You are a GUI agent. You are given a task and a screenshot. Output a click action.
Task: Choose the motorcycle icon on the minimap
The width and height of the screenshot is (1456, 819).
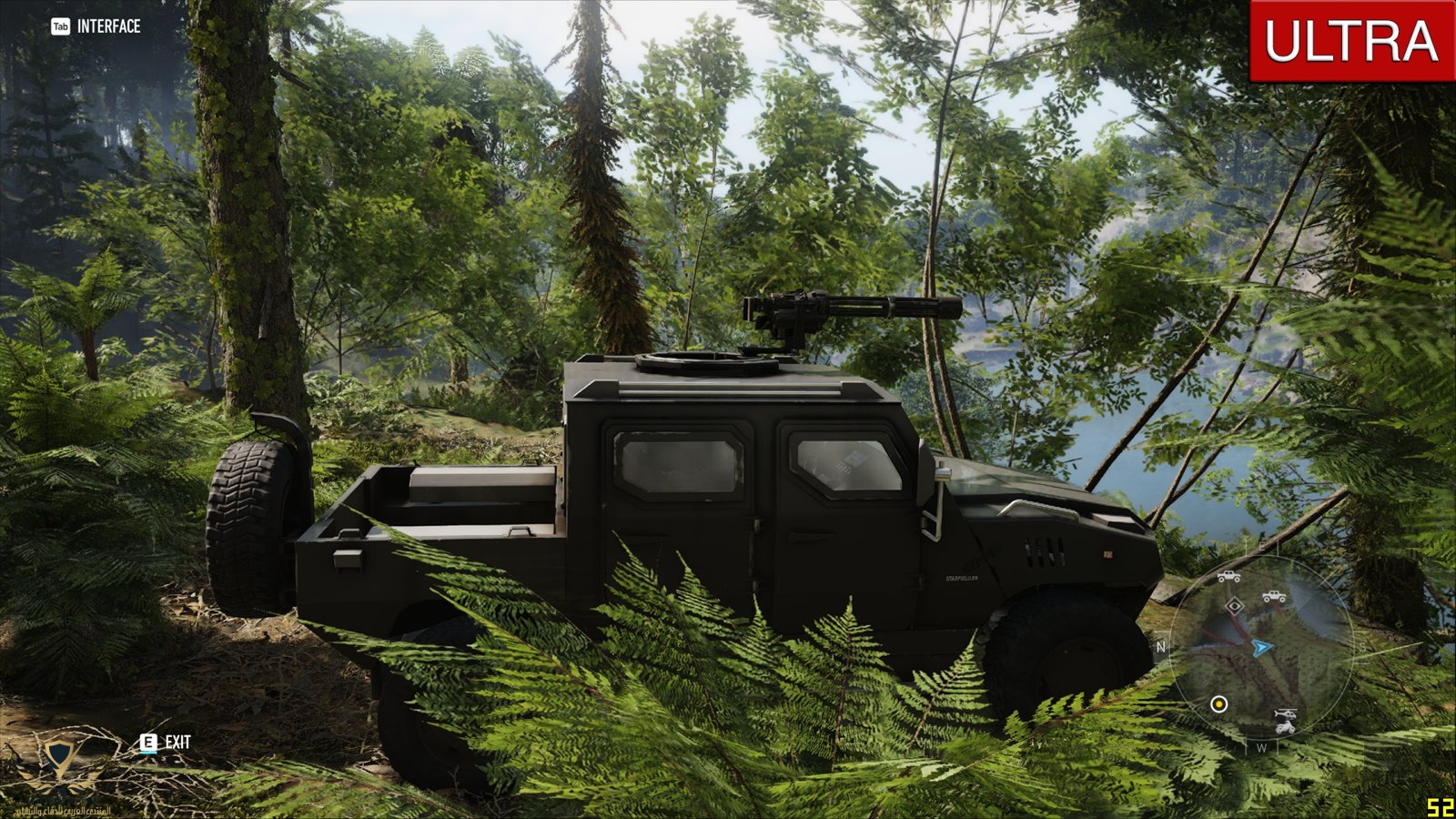point(1284,727)
